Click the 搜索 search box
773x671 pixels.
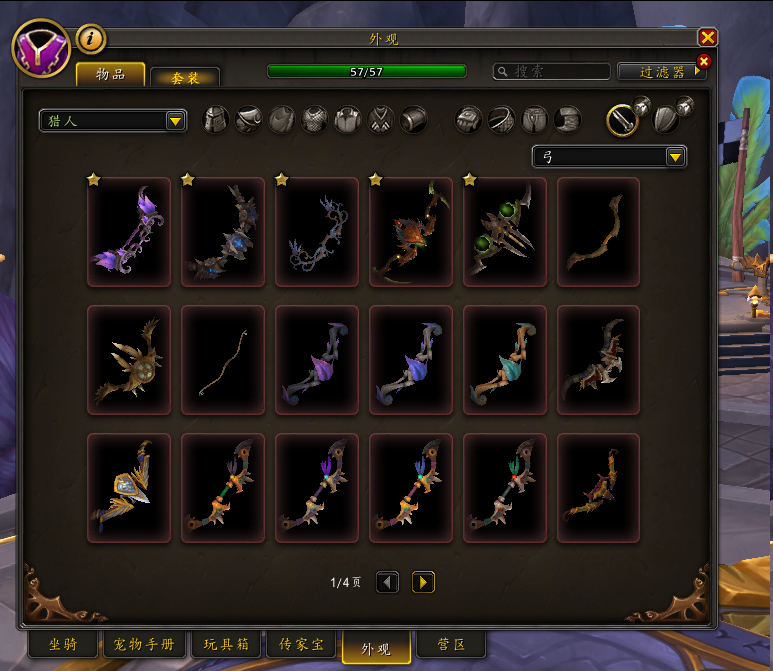click(x=552, y=72)
